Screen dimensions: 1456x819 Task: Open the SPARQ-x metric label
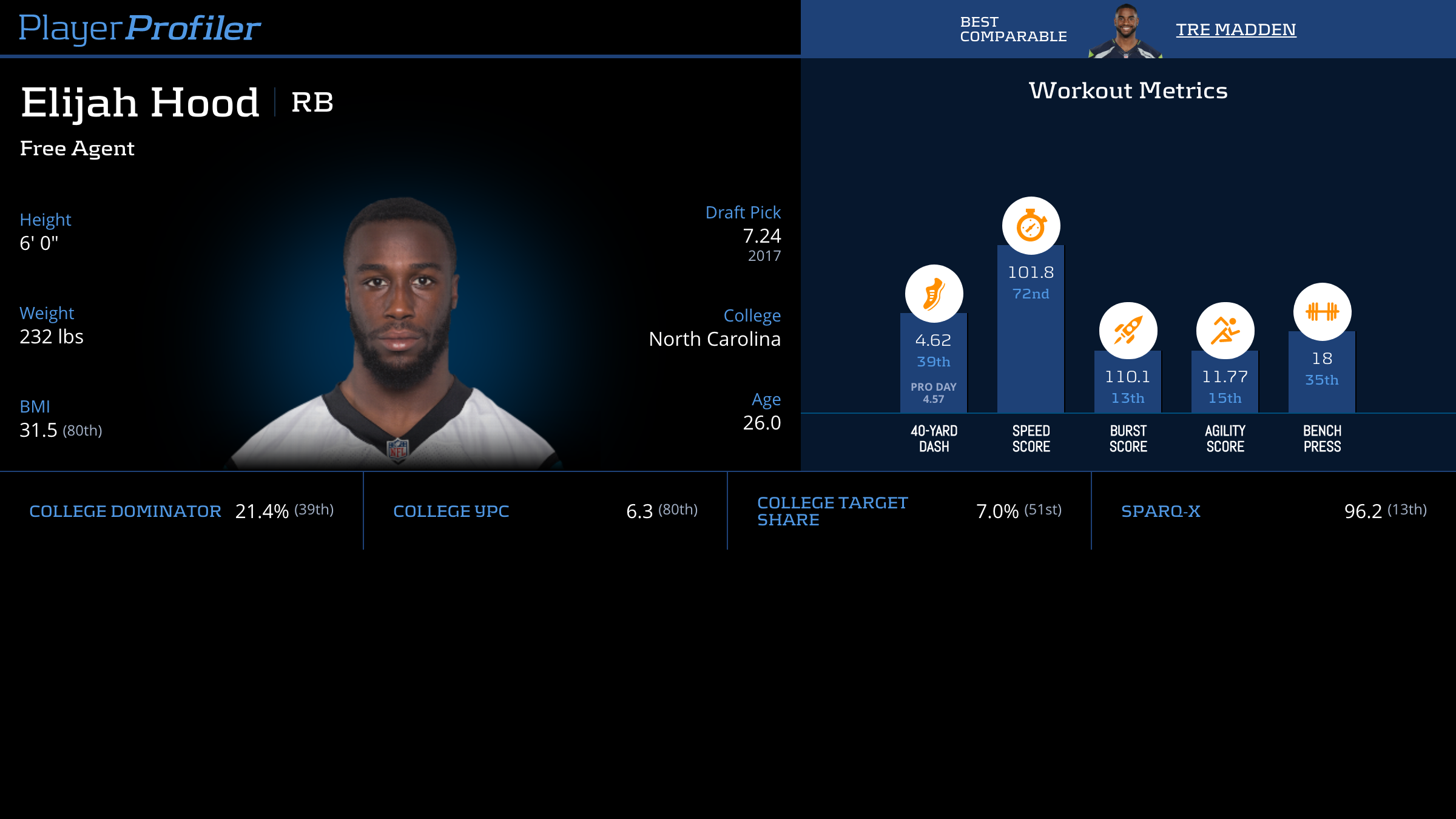(1160, 511)
